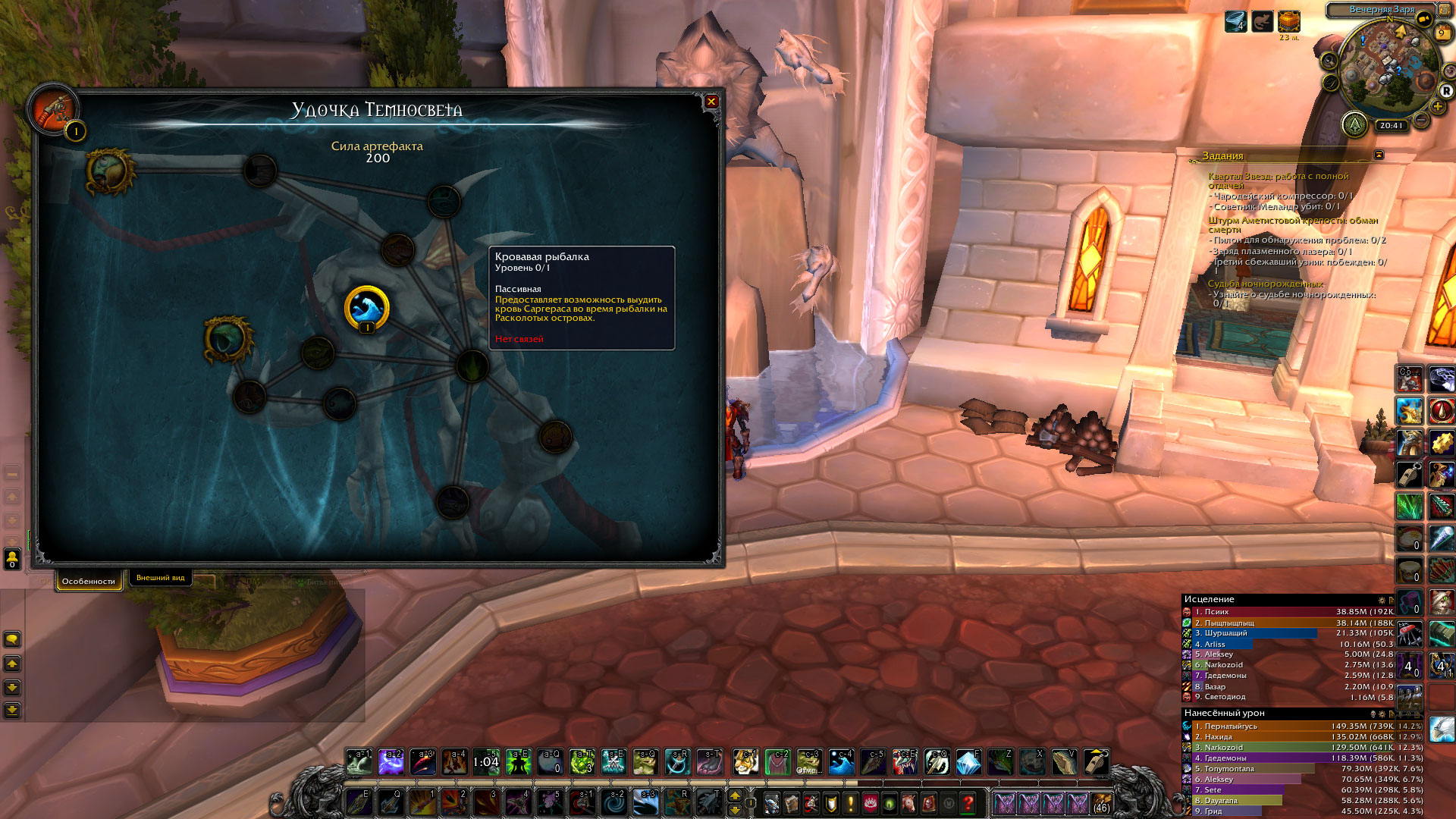Open the bag slot showing 46
The image size is (1456, 819).
(1101, 802)
